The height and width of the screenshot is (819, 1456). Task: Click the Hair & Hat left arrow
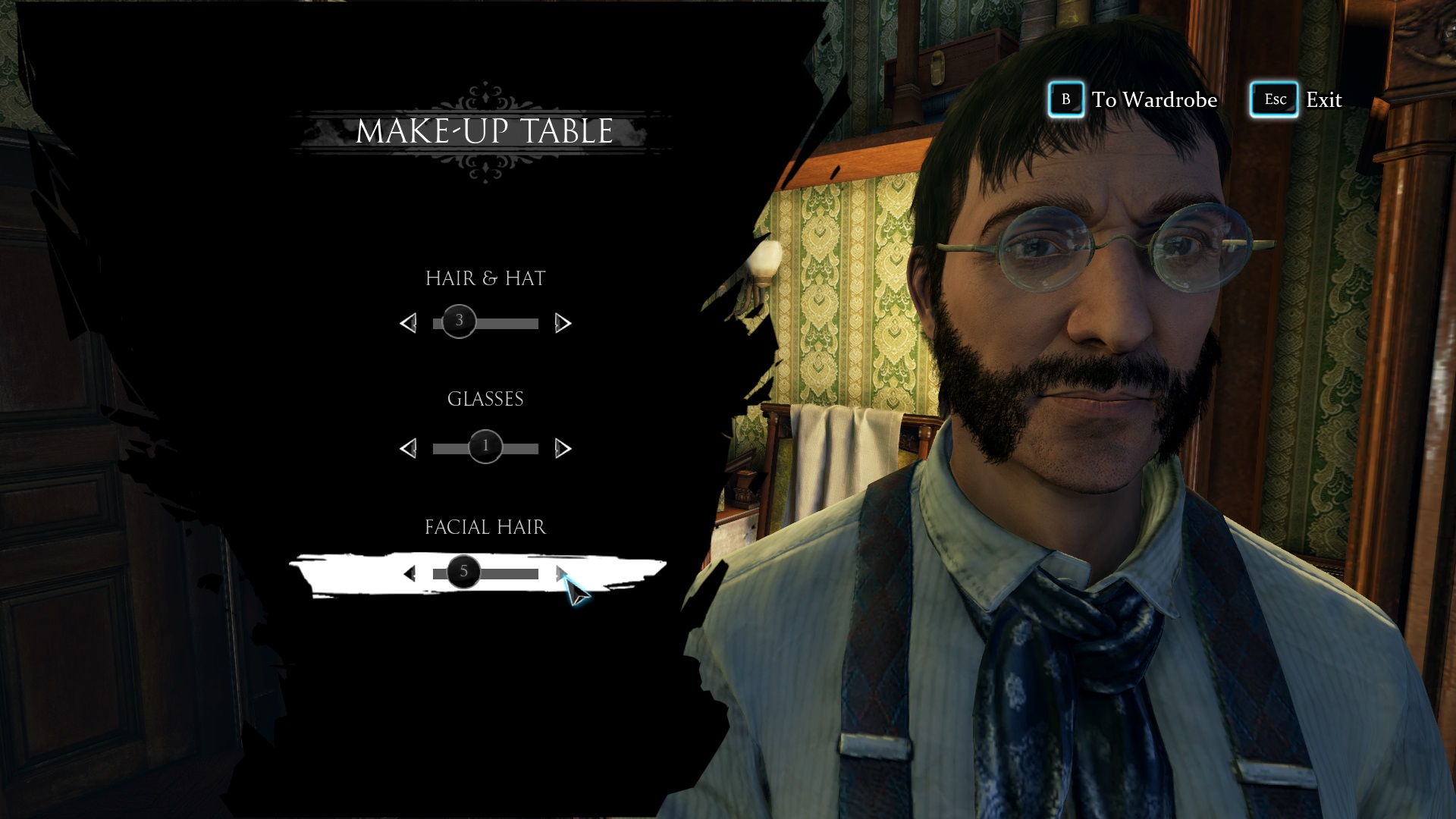(408, 324)
